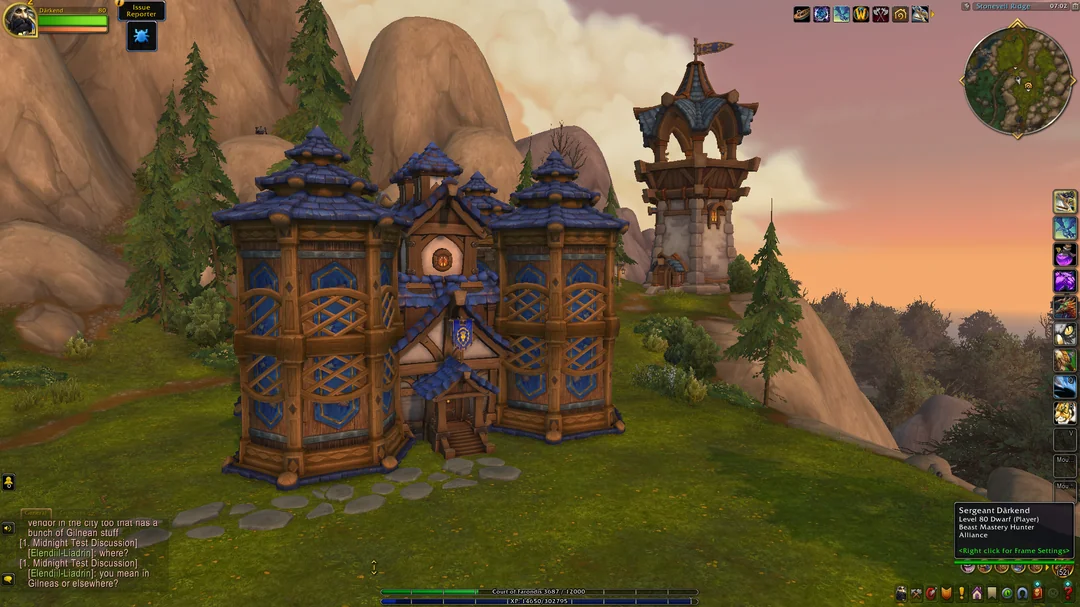Open the professions hammer and pickaxe button
This screenshot has height=607, width=1080.
[916, 594]
